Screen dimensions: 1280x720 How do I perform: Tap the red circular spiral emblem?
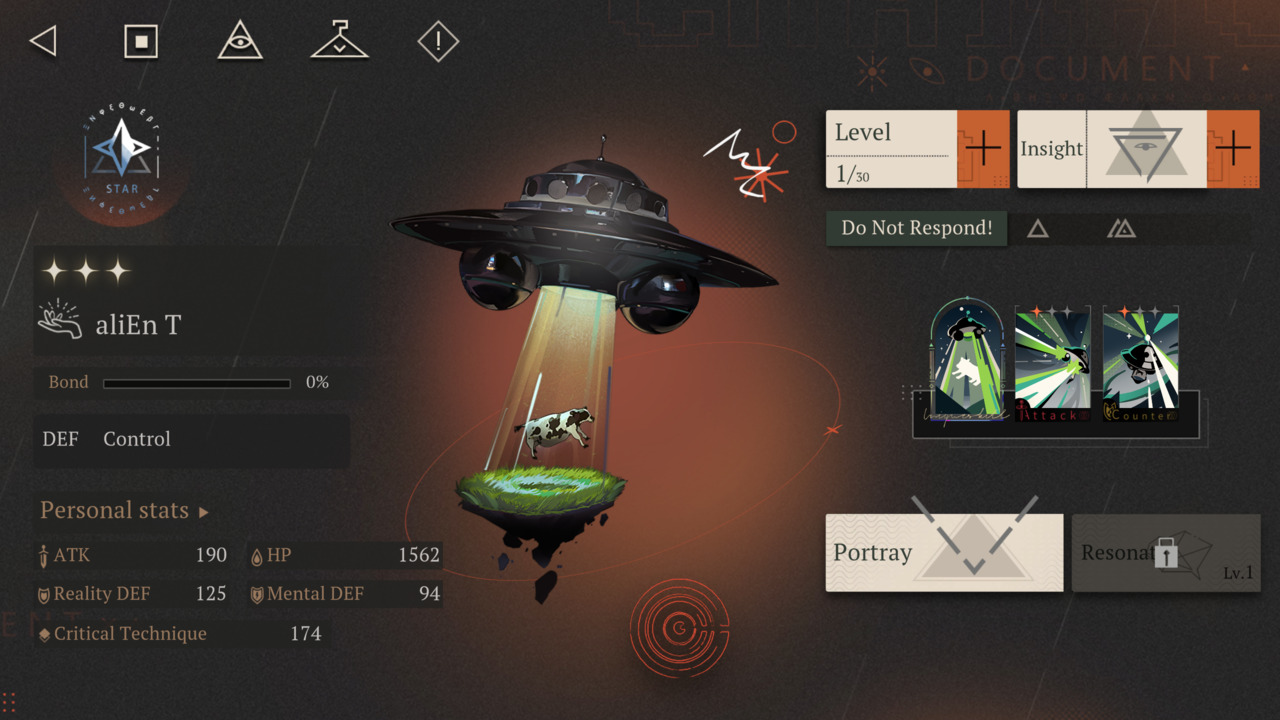pyautogui.click(x=679, y=628)
